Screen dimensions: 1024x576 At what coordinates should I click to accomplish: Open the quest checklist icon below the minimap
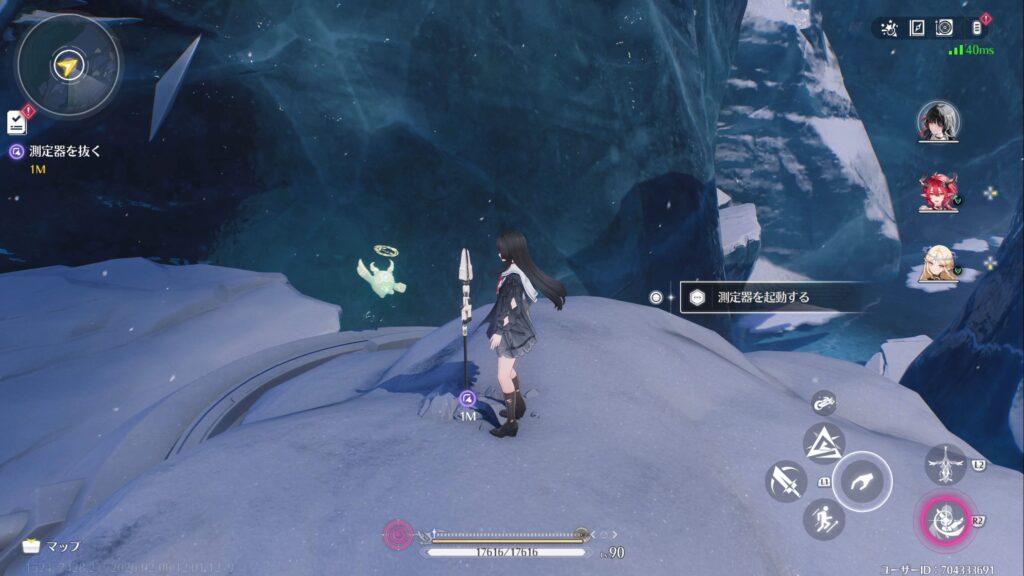click(16, 122)
